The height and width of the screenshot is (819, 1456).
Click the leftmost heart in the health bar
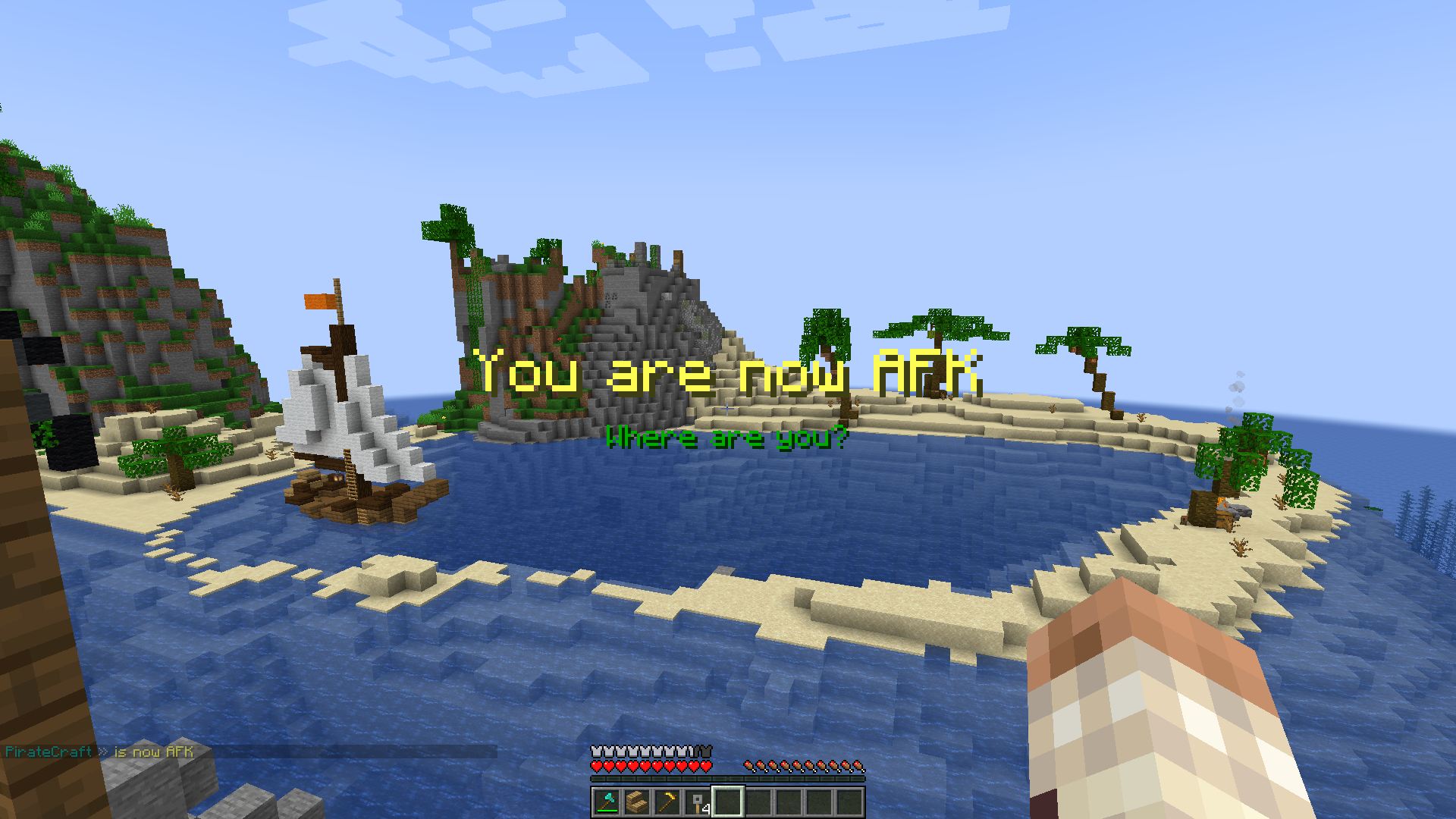click(597, 767)
